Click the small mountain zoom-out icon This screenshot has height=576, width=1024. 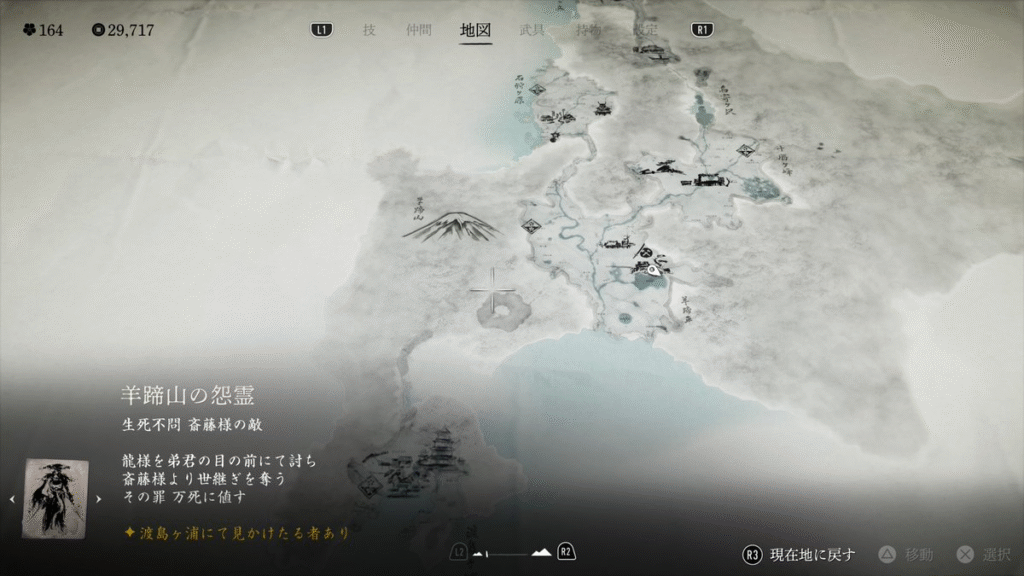coord(481,553)
